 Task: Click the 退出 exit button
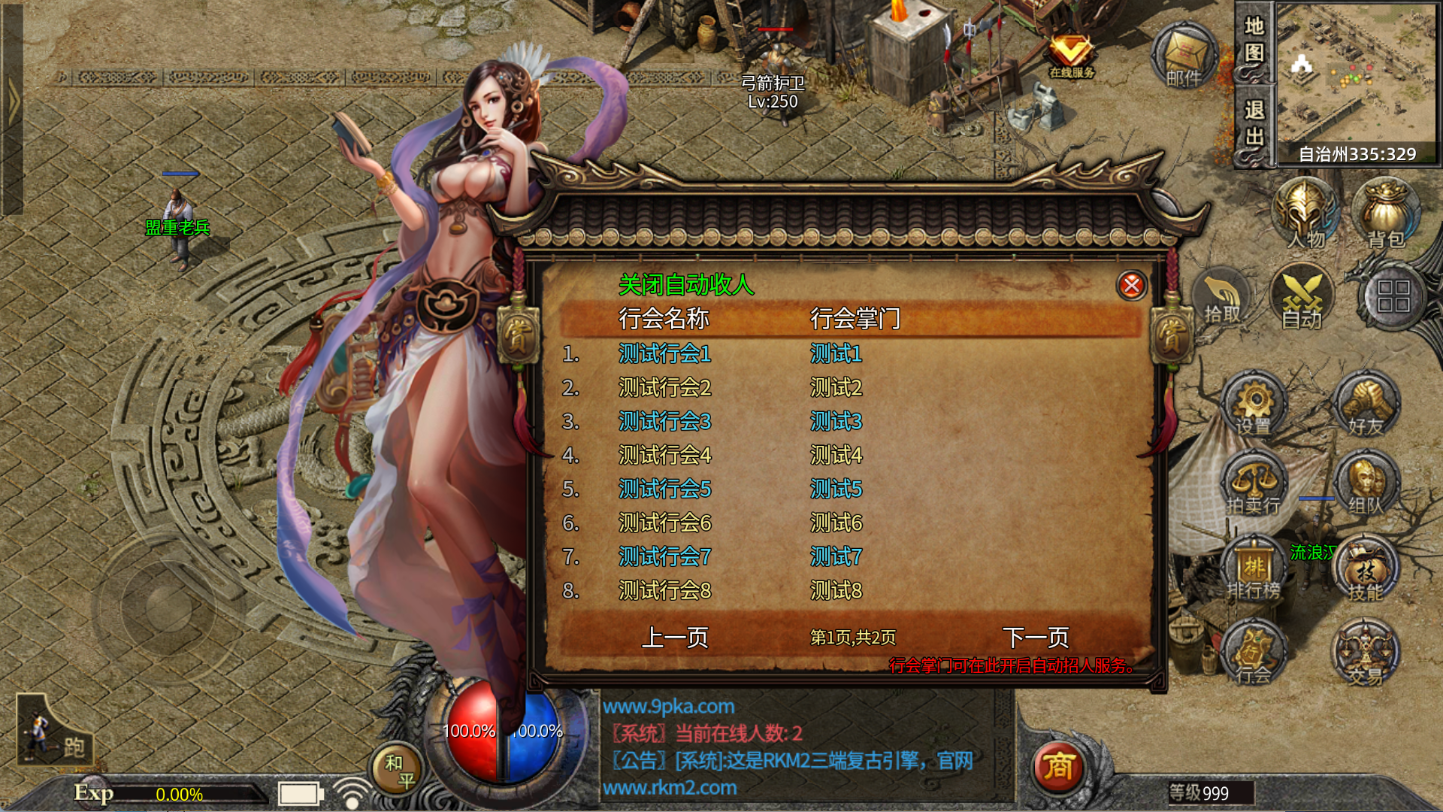pyautogui.click(x=1255, y=123)
